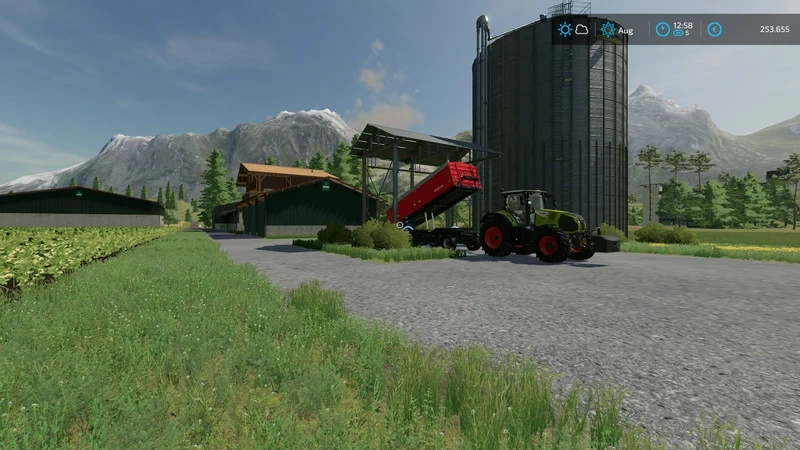Select the August season icon

(x=608, y=30)
